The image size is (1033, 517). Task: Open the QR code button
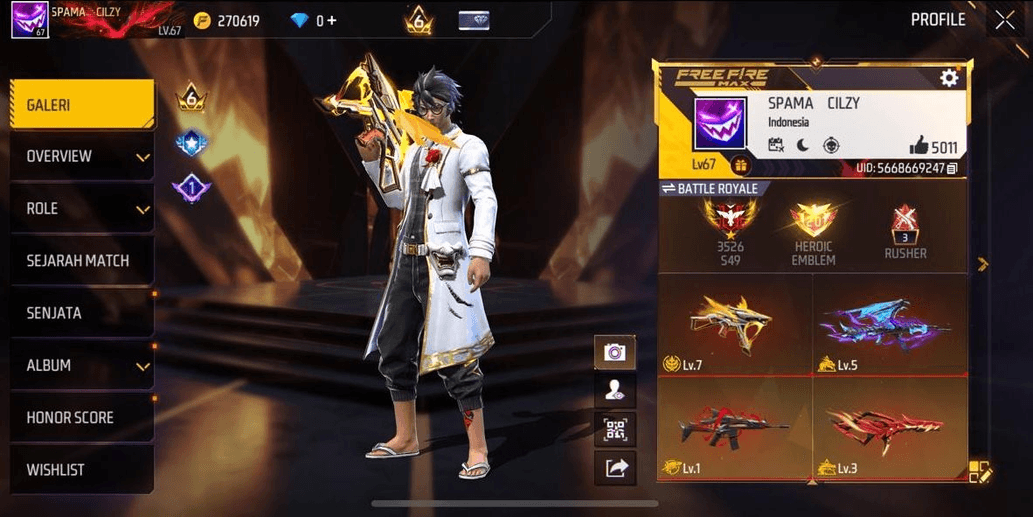615,430
